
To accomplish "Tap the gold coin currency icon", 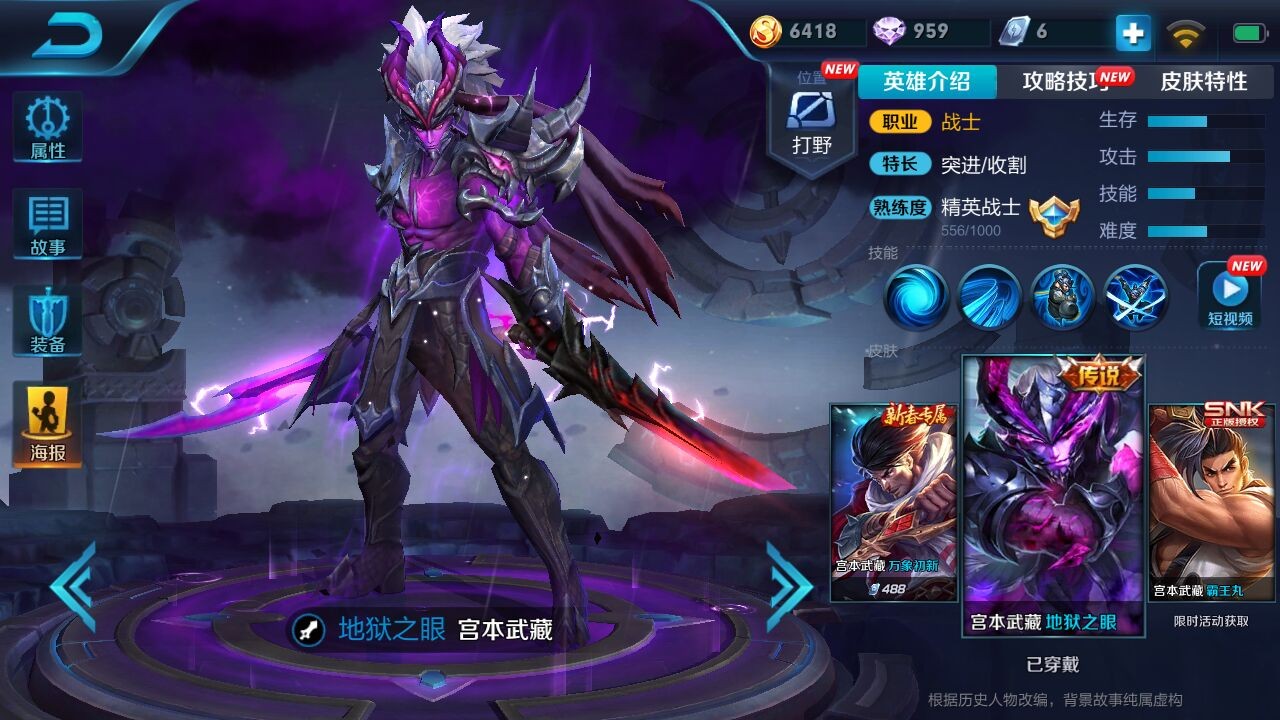I will pyautogui.click(x=765, y=32).
